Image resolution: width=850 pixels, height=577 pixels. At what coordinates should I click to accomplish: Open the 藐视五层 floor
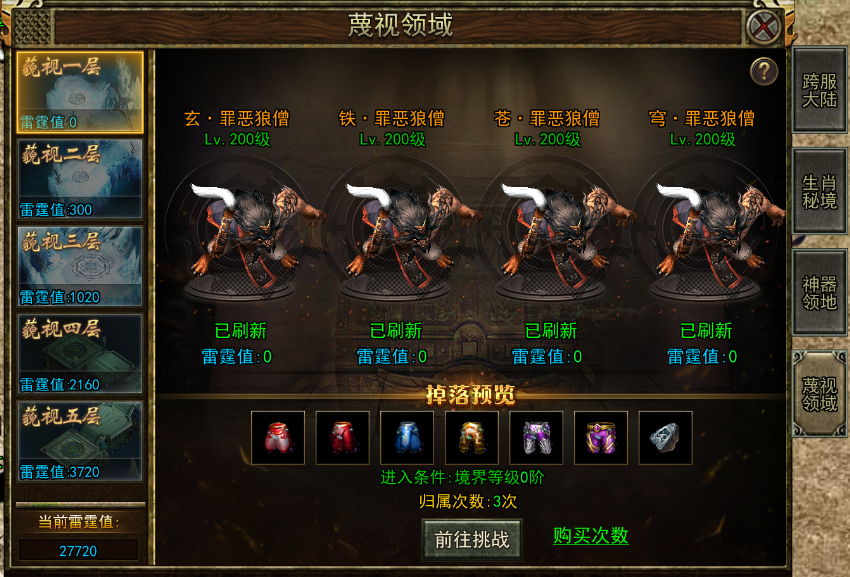80,440
